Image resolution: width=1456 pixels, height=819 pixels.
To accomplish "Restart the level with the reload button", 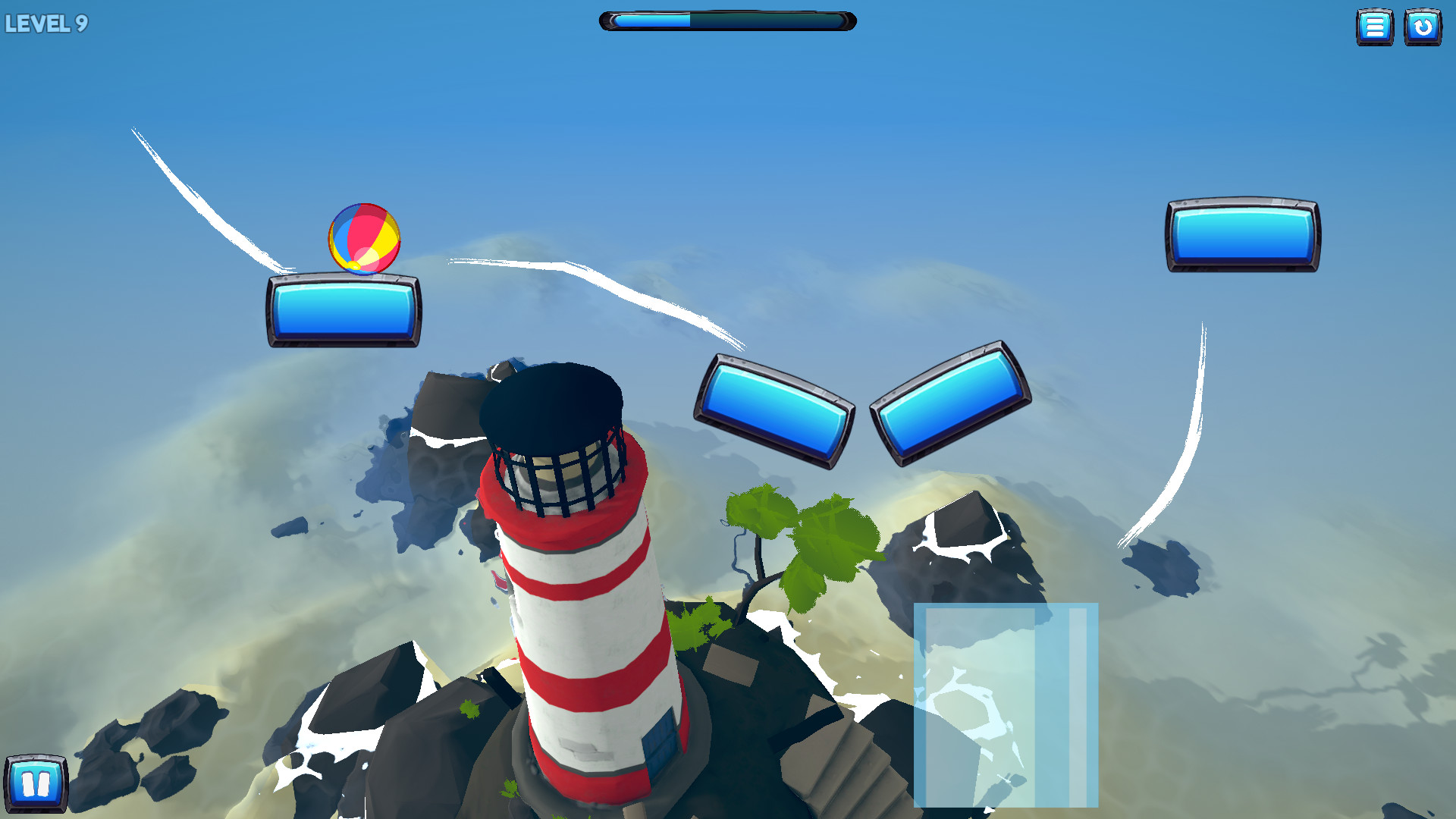I will (x=1423, y=27).
